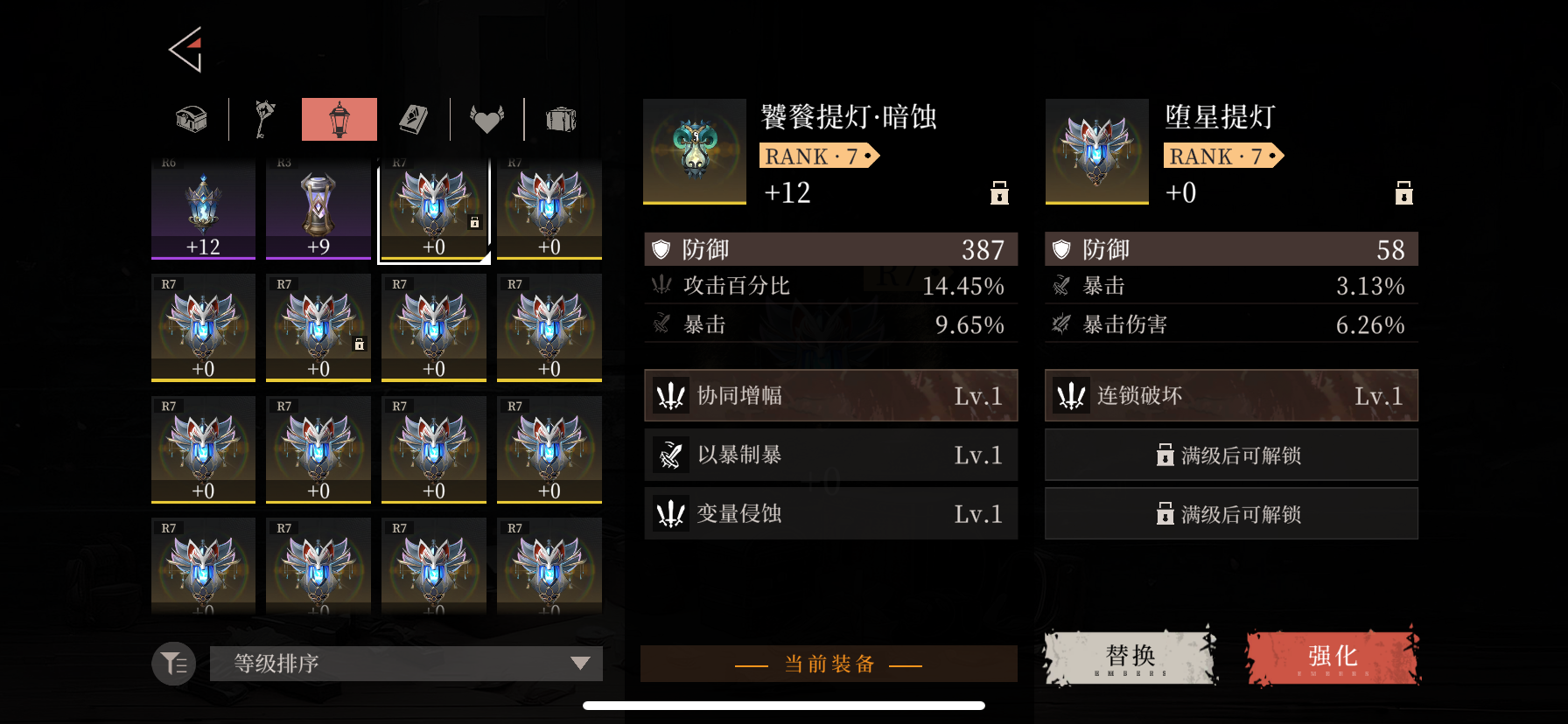The width and height of the screenshot is (1568, 724).
Task: Open the filter options icon
Action: coord(172,664)
